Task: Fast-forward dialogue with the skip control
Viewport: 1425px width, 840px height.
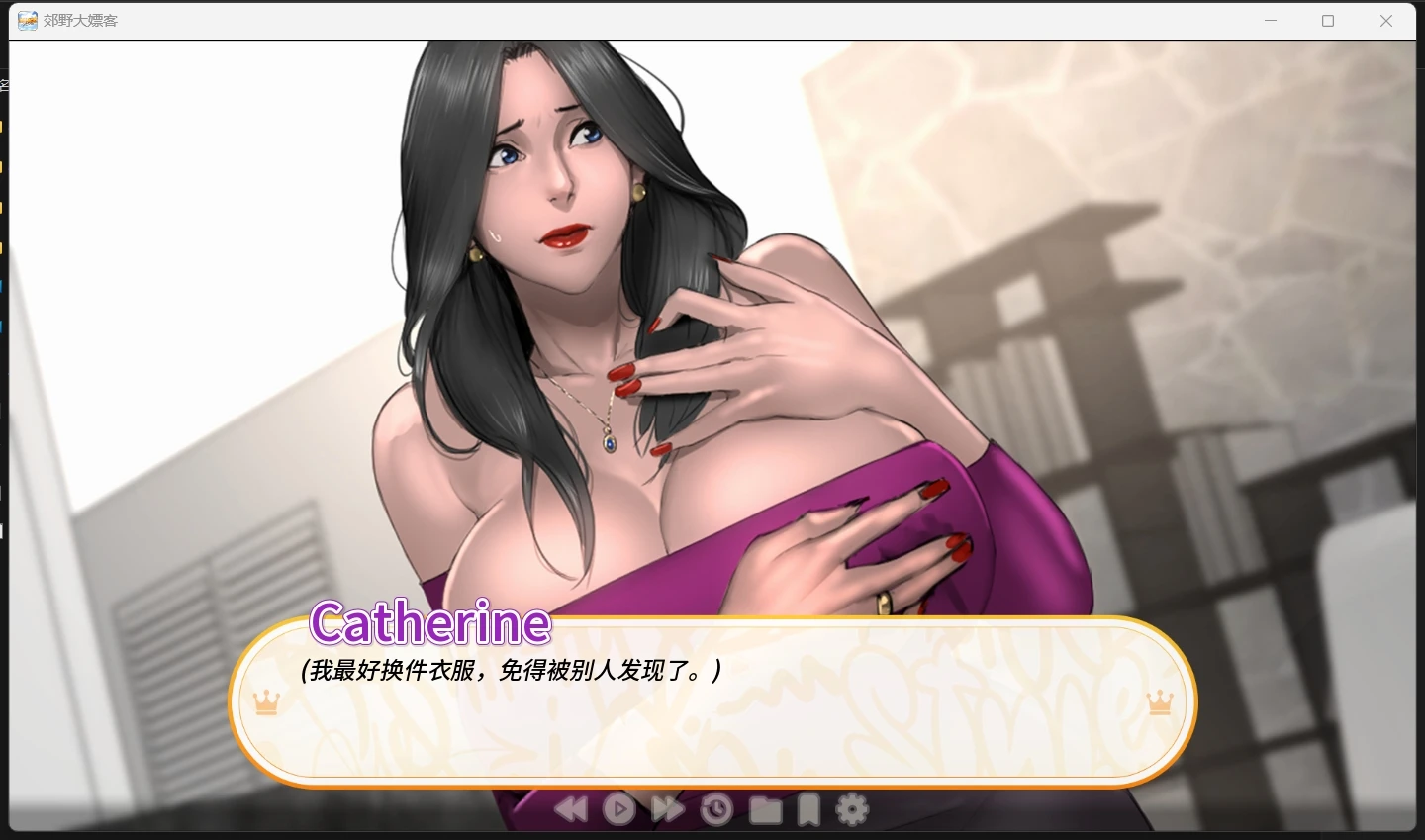Action: point(667,808)
